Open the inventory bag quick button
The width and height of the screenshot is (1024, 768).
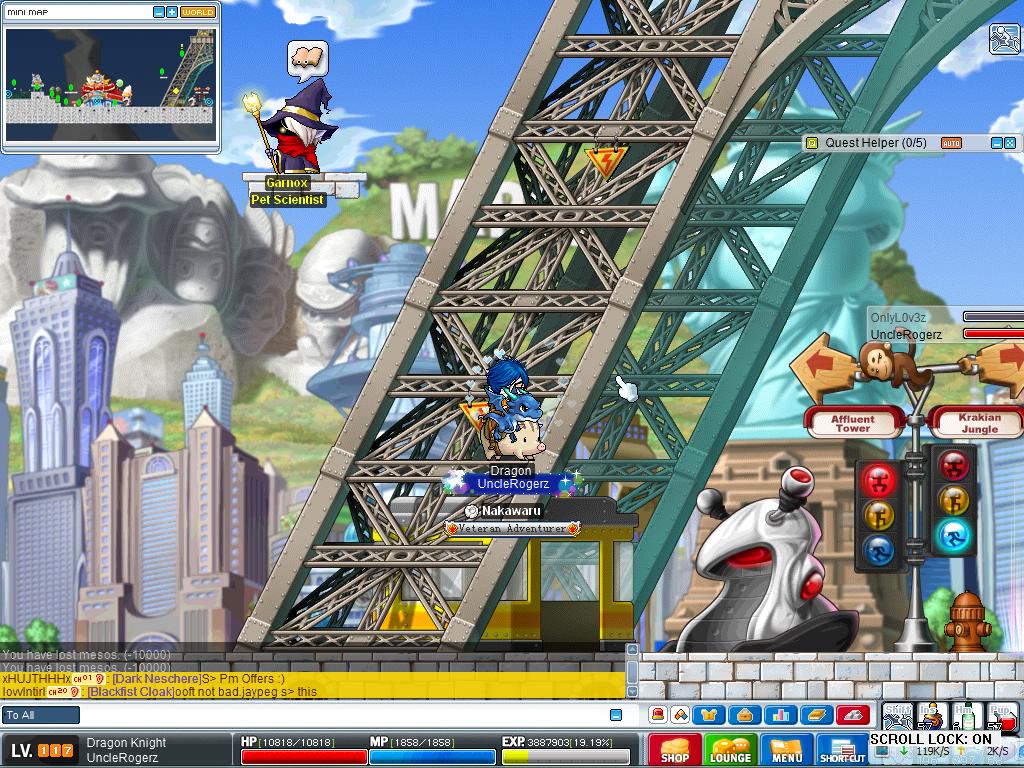(x=745, y=715)
